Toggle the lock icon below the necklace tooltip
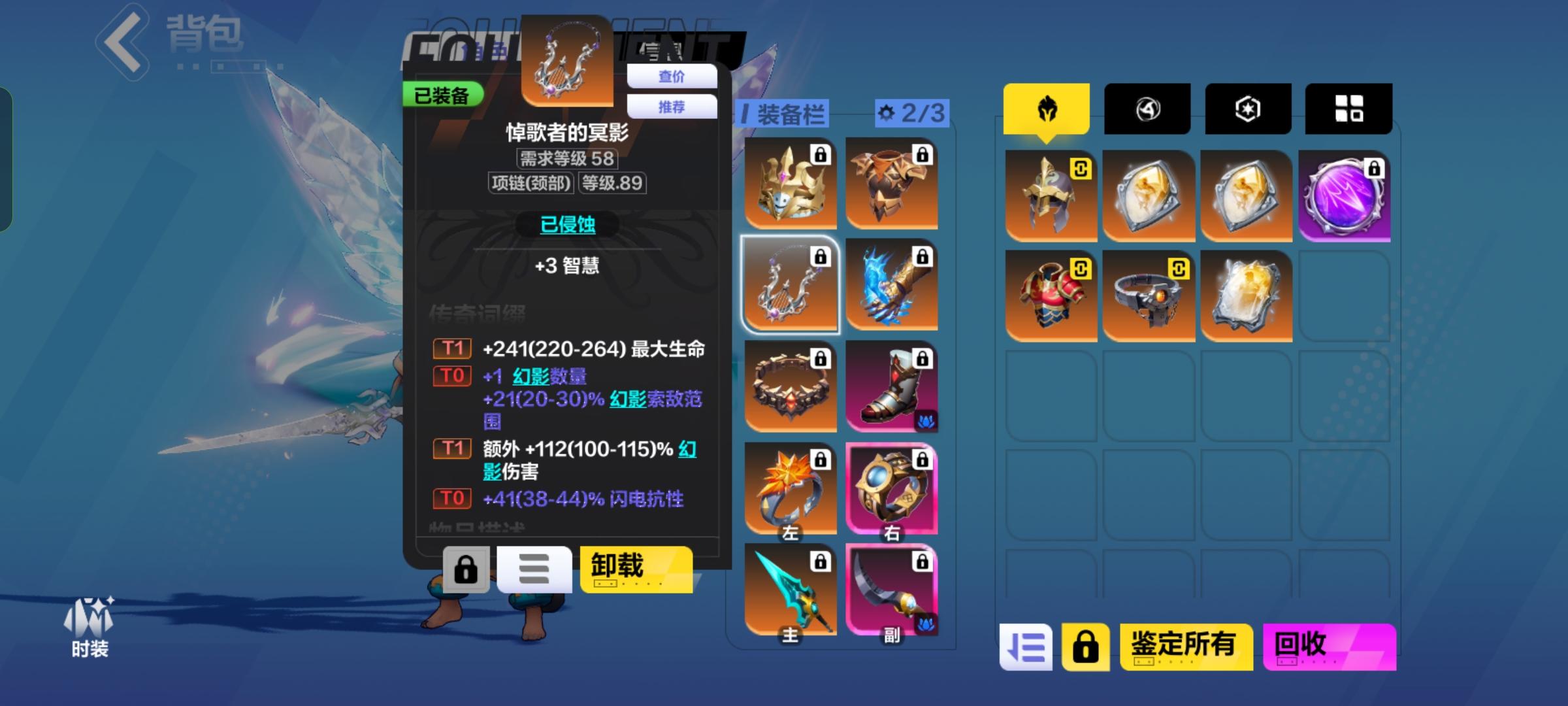 [465, 569]
